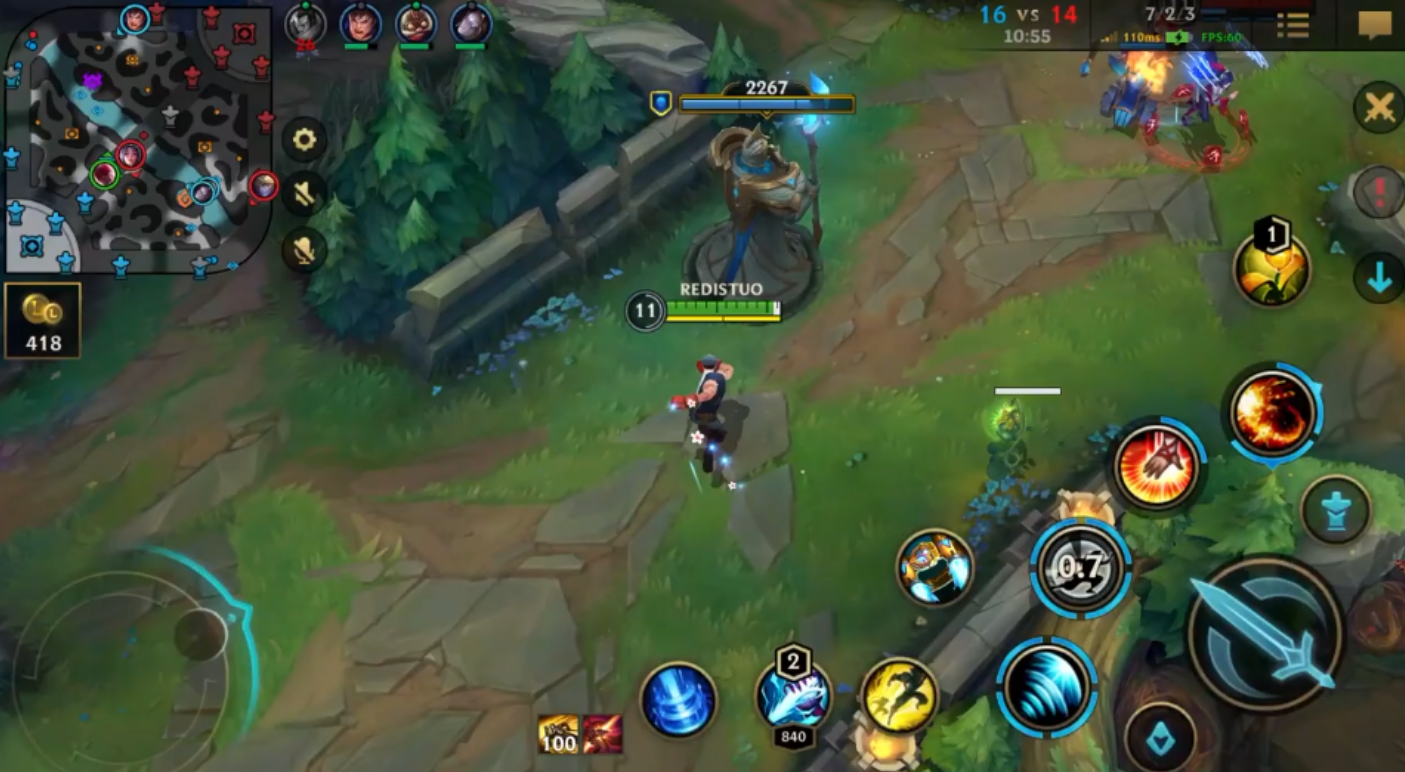
Task: Send the red exclamation danger ping
Action: point(1379,191)
